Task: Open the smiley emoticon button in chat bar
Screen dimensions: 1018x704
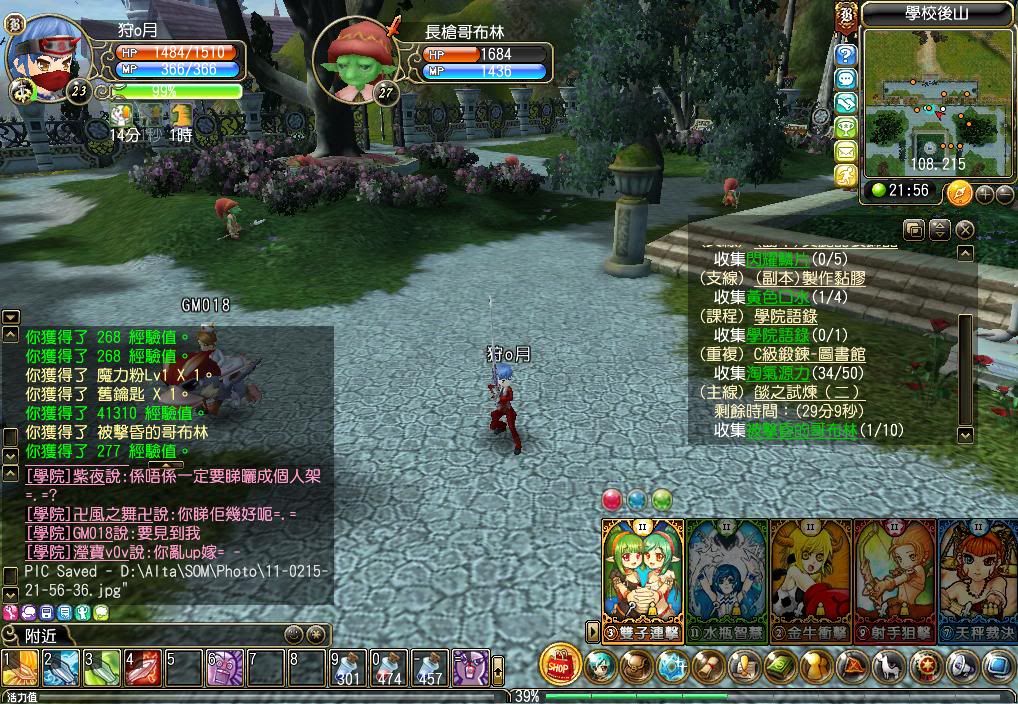Action: pos(293,635)
